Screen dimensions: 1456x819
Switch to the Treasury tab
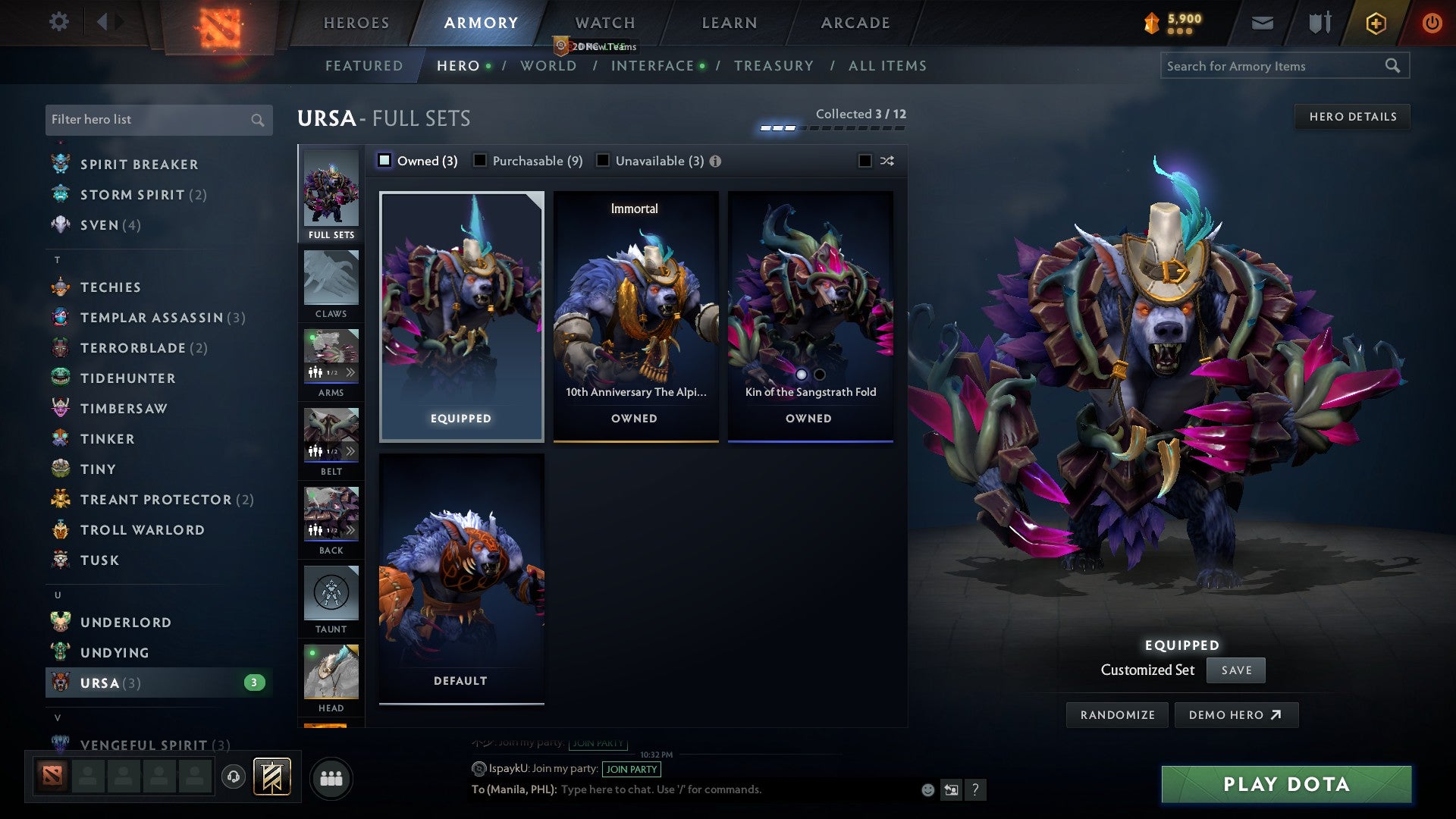coord(774,66)
